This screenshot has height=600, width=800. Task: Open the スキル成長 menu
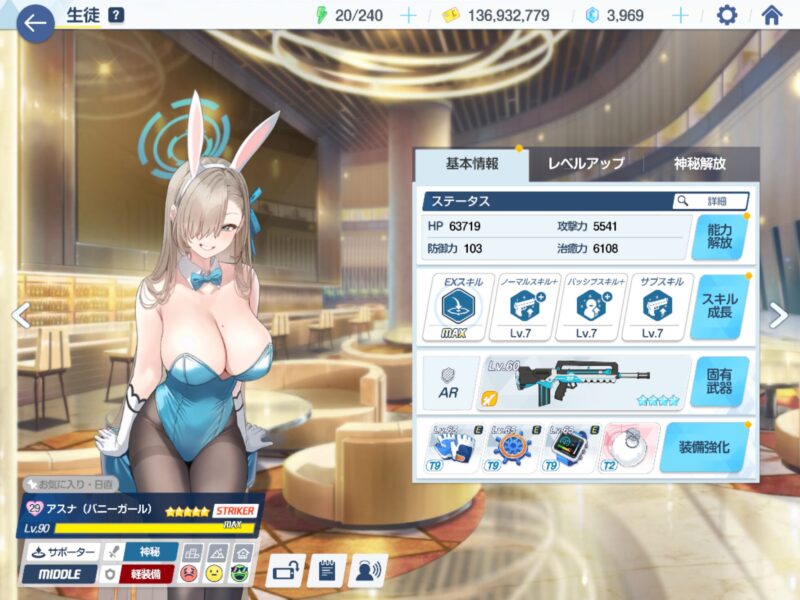pyautogui.click(x=719, y=308)
